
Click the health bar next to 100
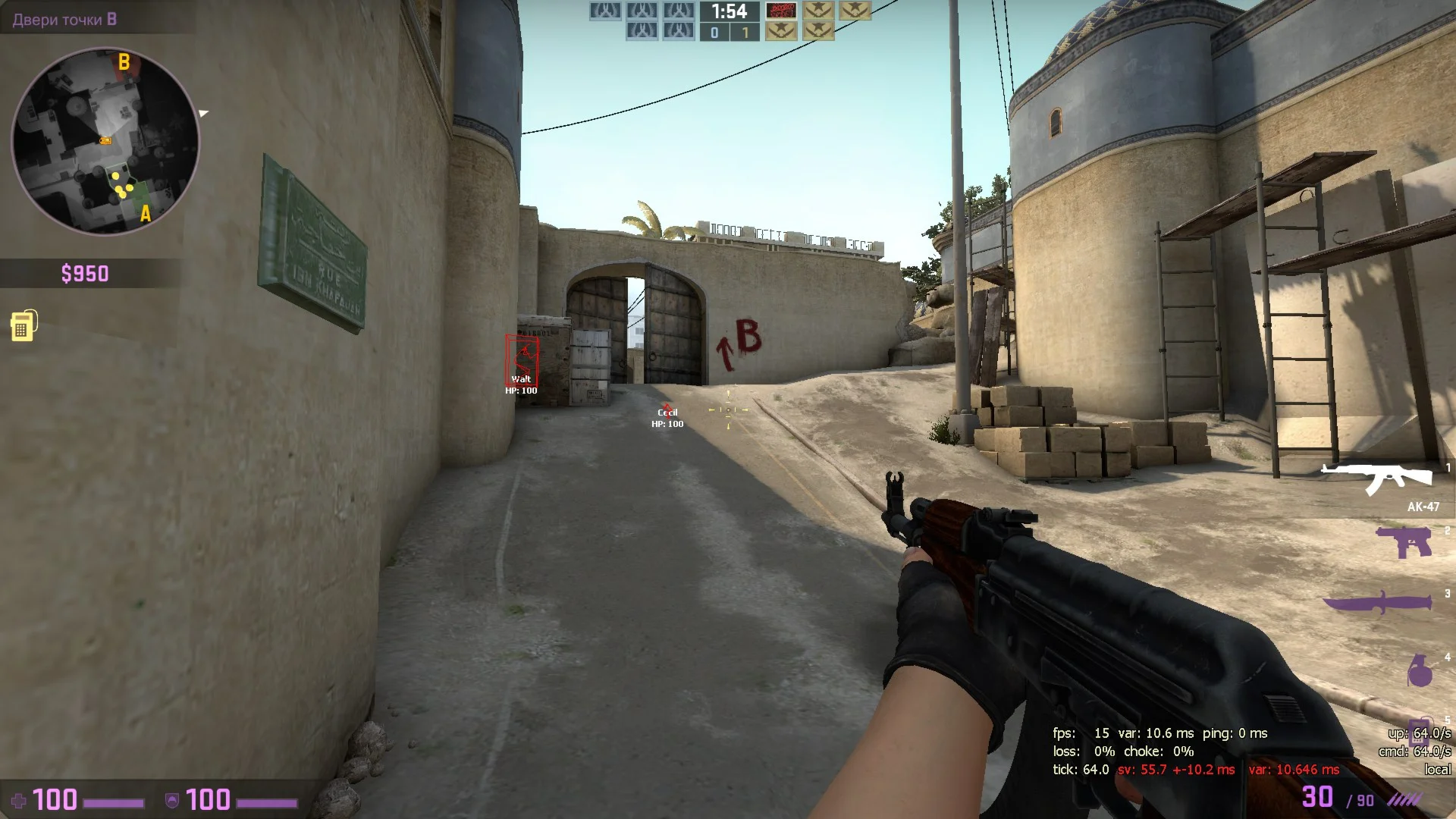click(x=114, y=804)
